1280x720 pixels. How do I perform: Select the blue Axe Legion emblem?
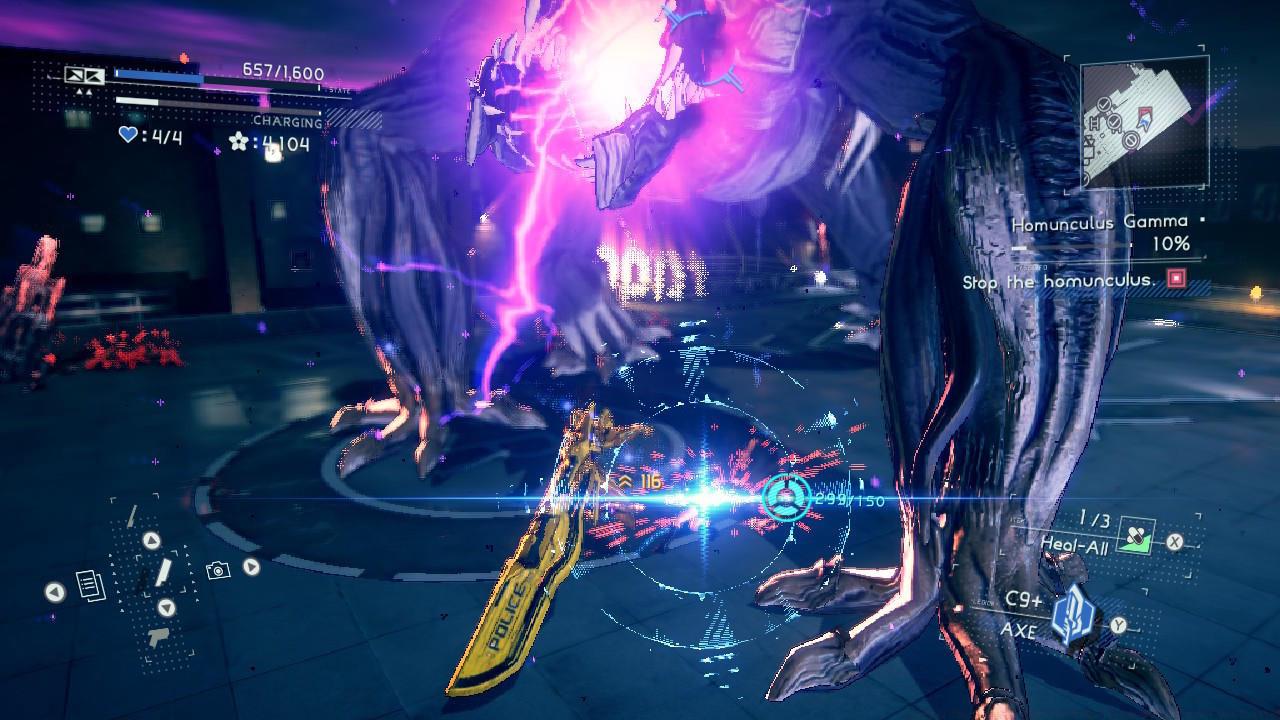[x=1074, y=611]
